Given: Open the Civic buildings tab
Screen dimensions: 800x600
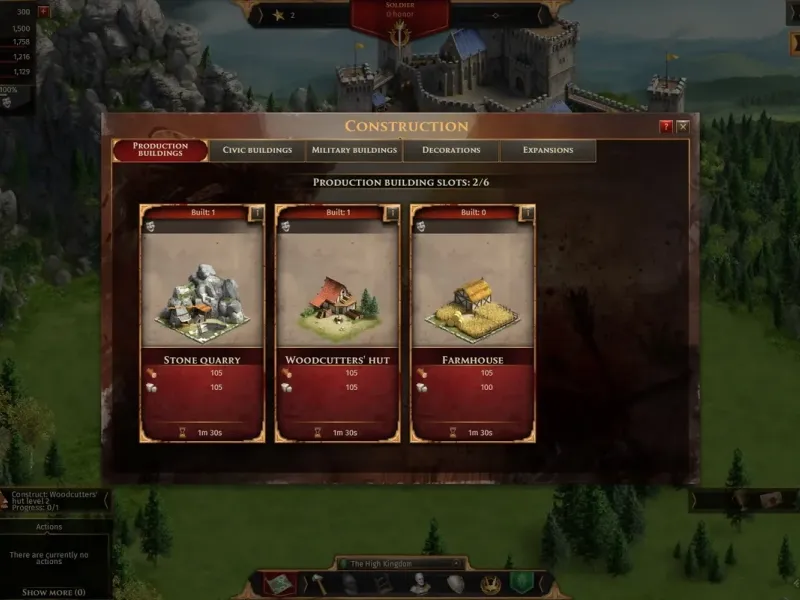Looking at the screenshot, I should point(257,150).
